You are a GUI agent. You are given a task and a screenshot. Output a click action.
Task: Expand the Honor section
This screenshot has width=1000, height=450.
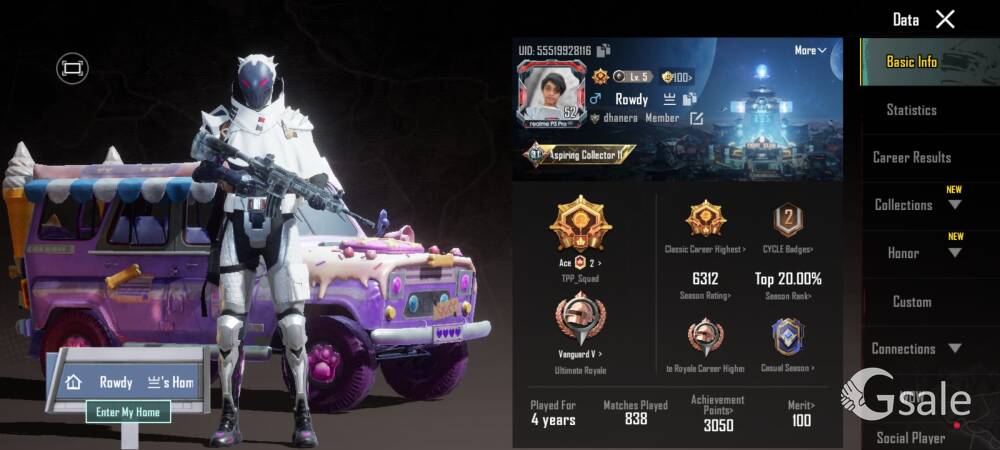tap(915, 253)
